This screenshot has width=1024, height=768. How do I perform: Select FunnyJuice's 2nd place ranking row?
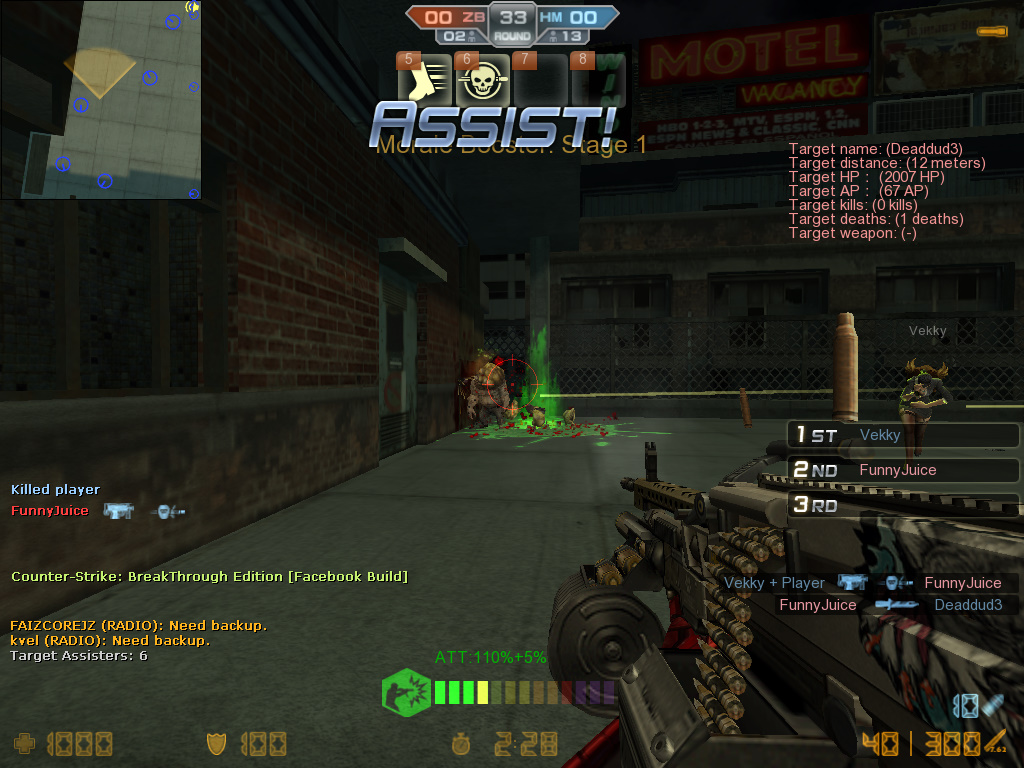903,470
